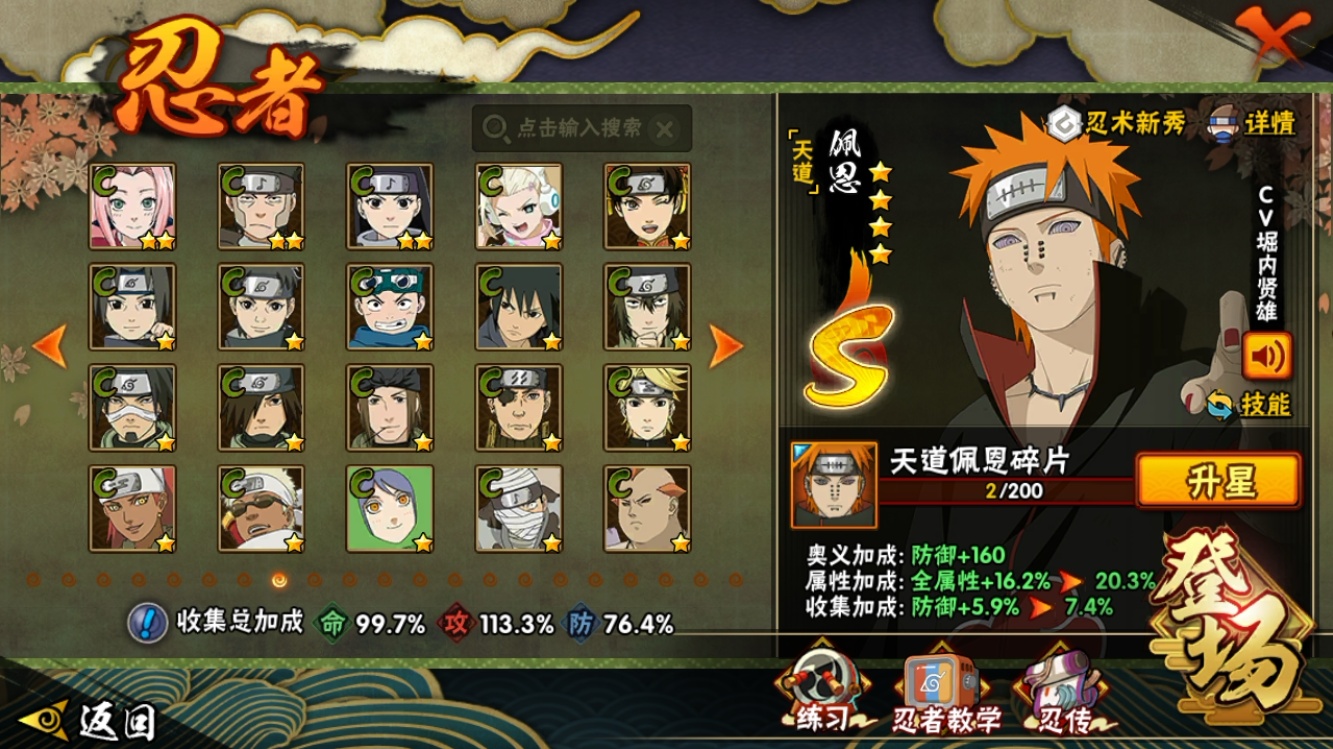Go to the previous ninja page arrow
Screen dimensions: 1333x749
pos(49,346)
